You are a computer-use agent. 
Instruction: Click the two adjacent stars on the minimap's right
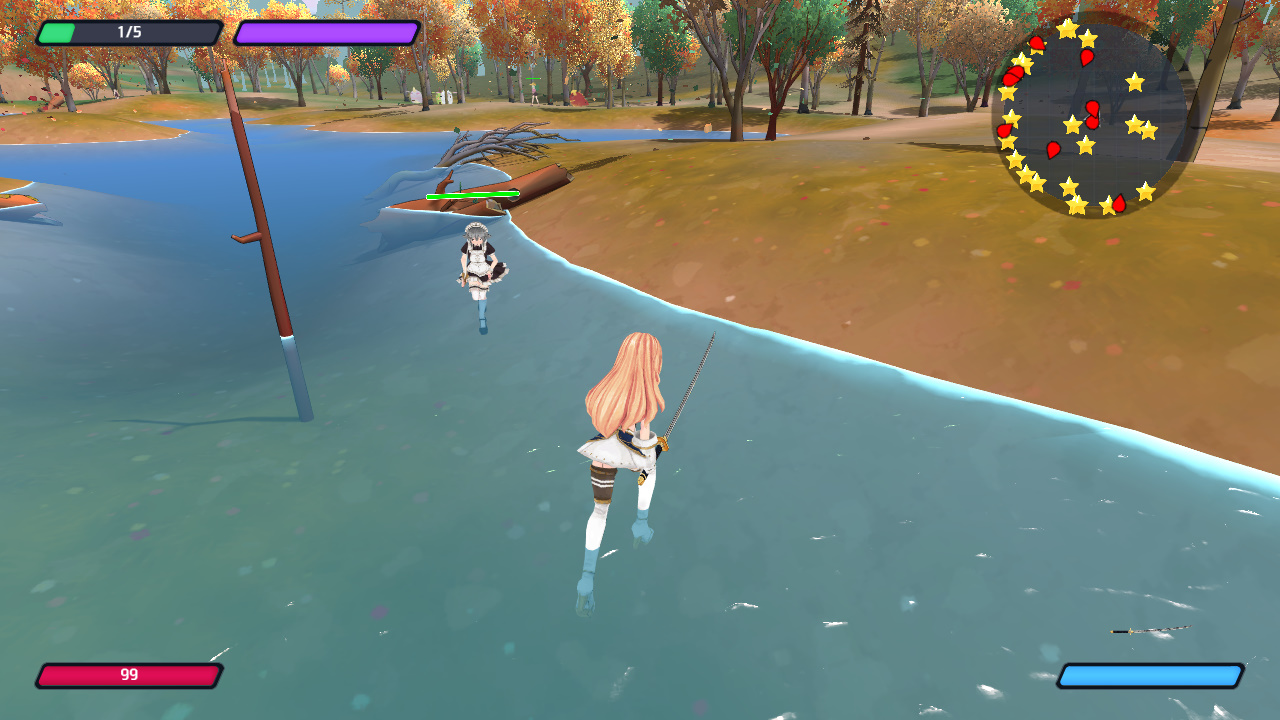tap(1139, 130)
